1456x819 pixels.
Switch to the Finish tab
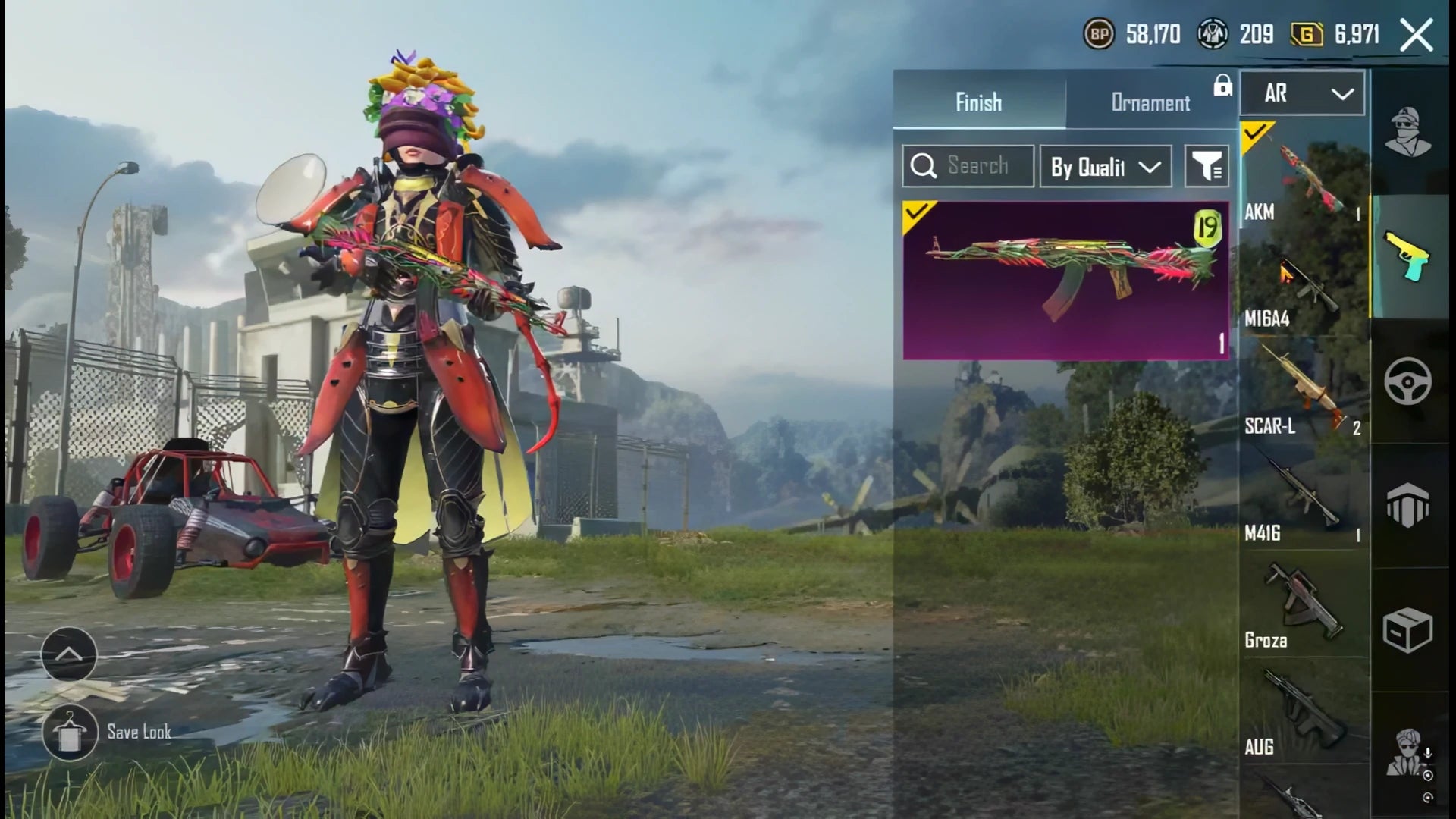click(977, 103)
